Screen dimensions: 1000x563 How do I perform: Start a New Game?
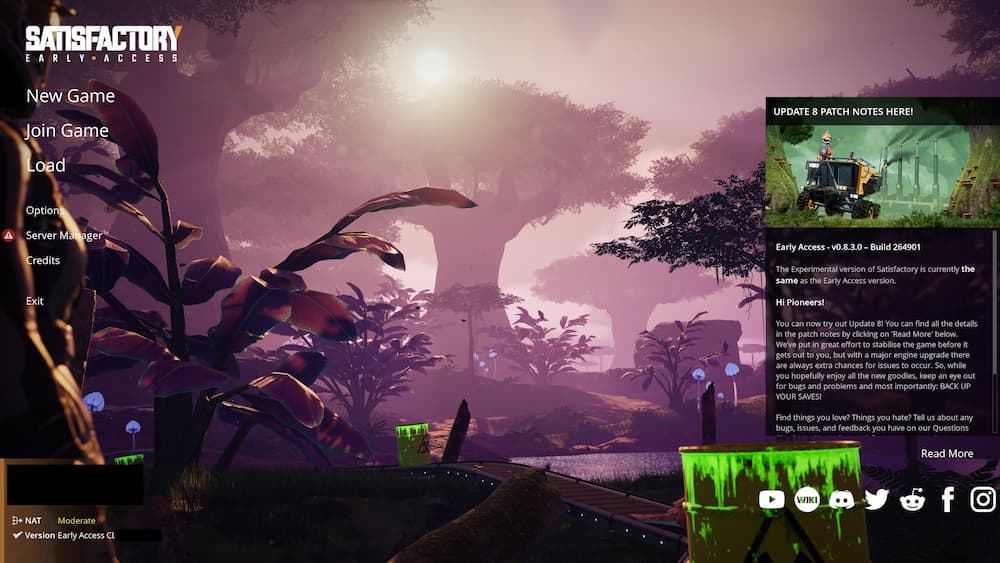70,96
